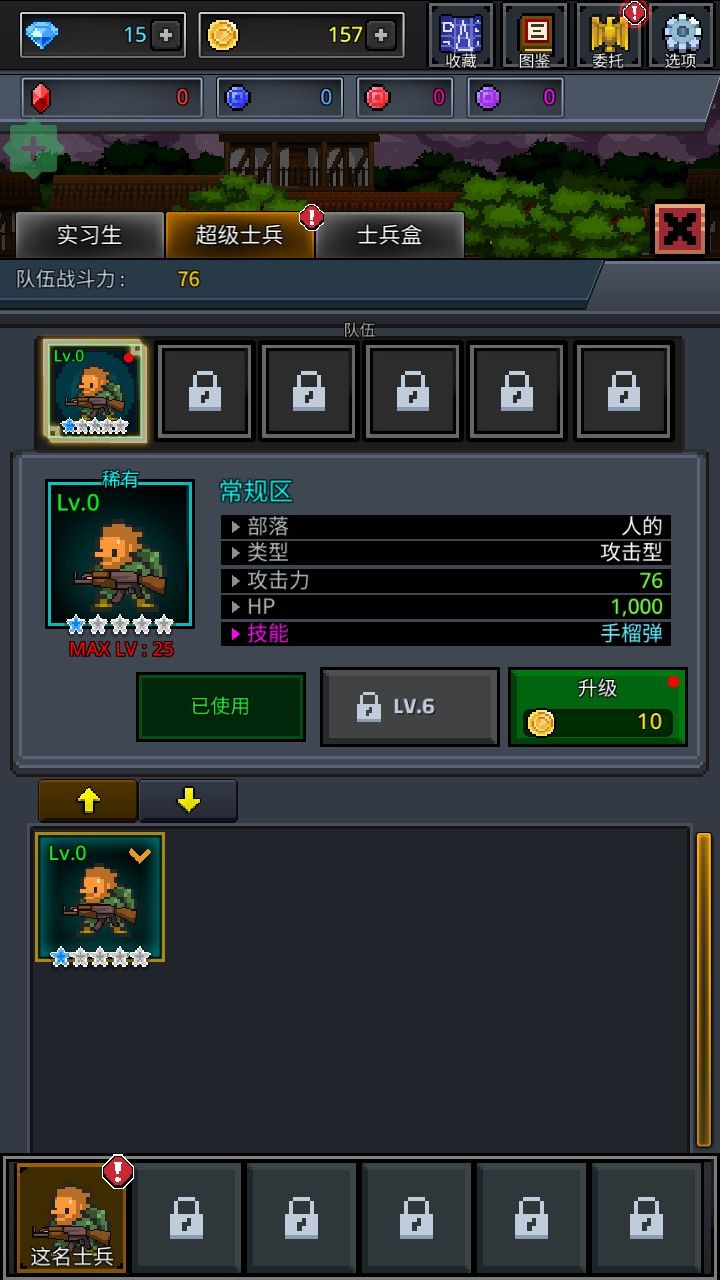Image resolution: width=720 pixels, height=1280 pixels.
Task: Sort the list with the up arrow button
Action: click(x=88, y=800)
